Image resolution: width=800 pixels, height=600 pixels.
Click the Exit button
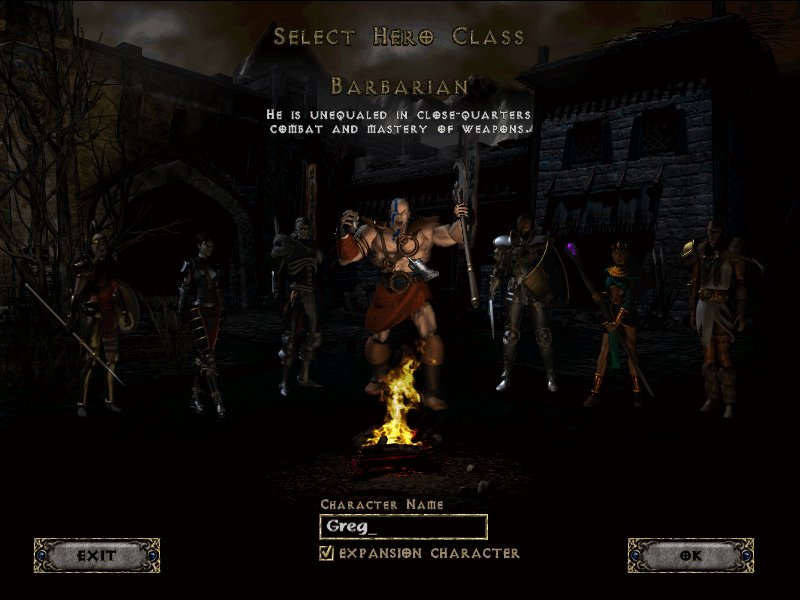(96, 555)
